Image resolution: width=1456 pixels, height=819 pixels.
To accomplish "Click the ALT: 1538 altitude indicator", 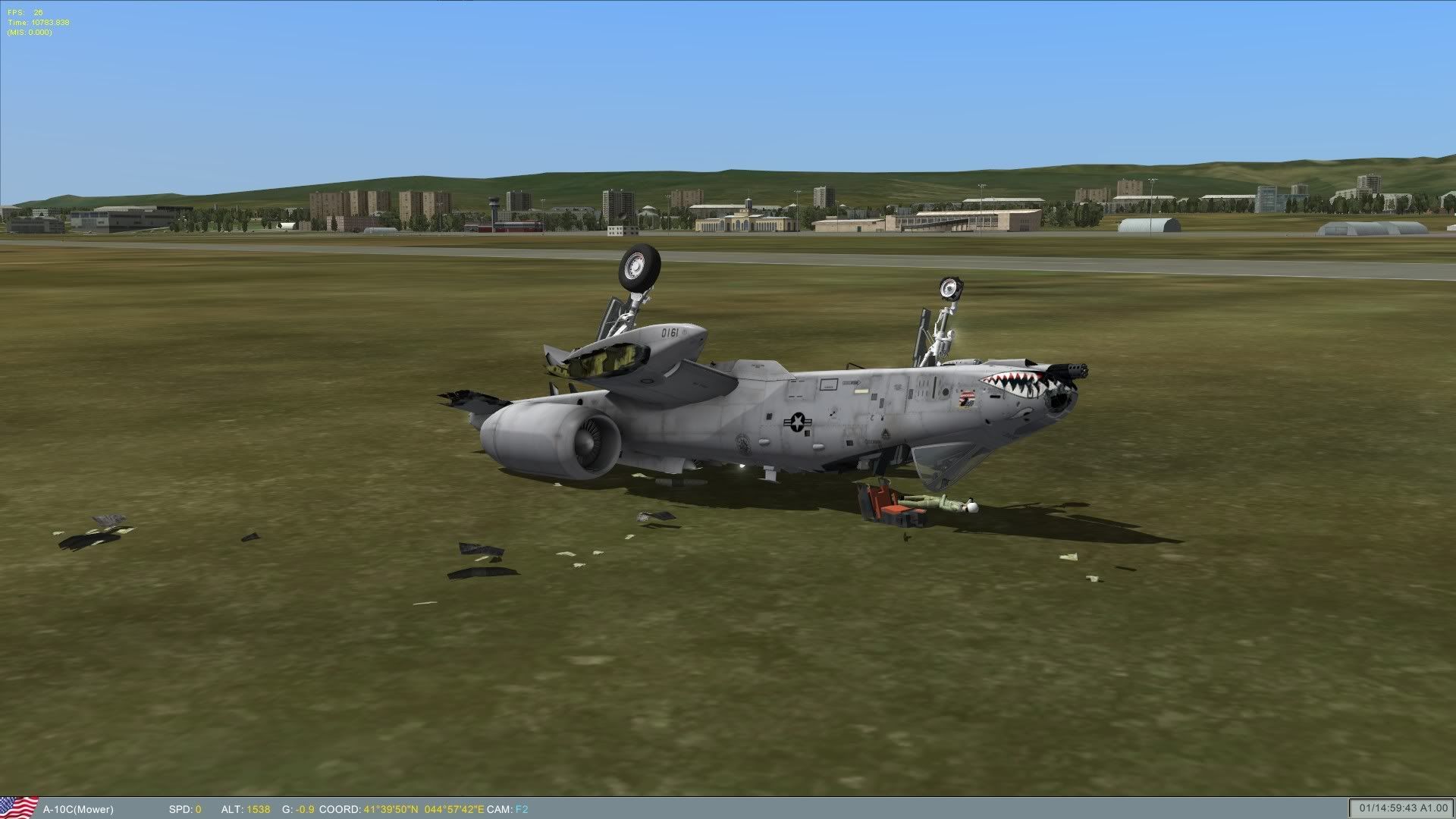I will pyautogui.click(x=245, y=808).
